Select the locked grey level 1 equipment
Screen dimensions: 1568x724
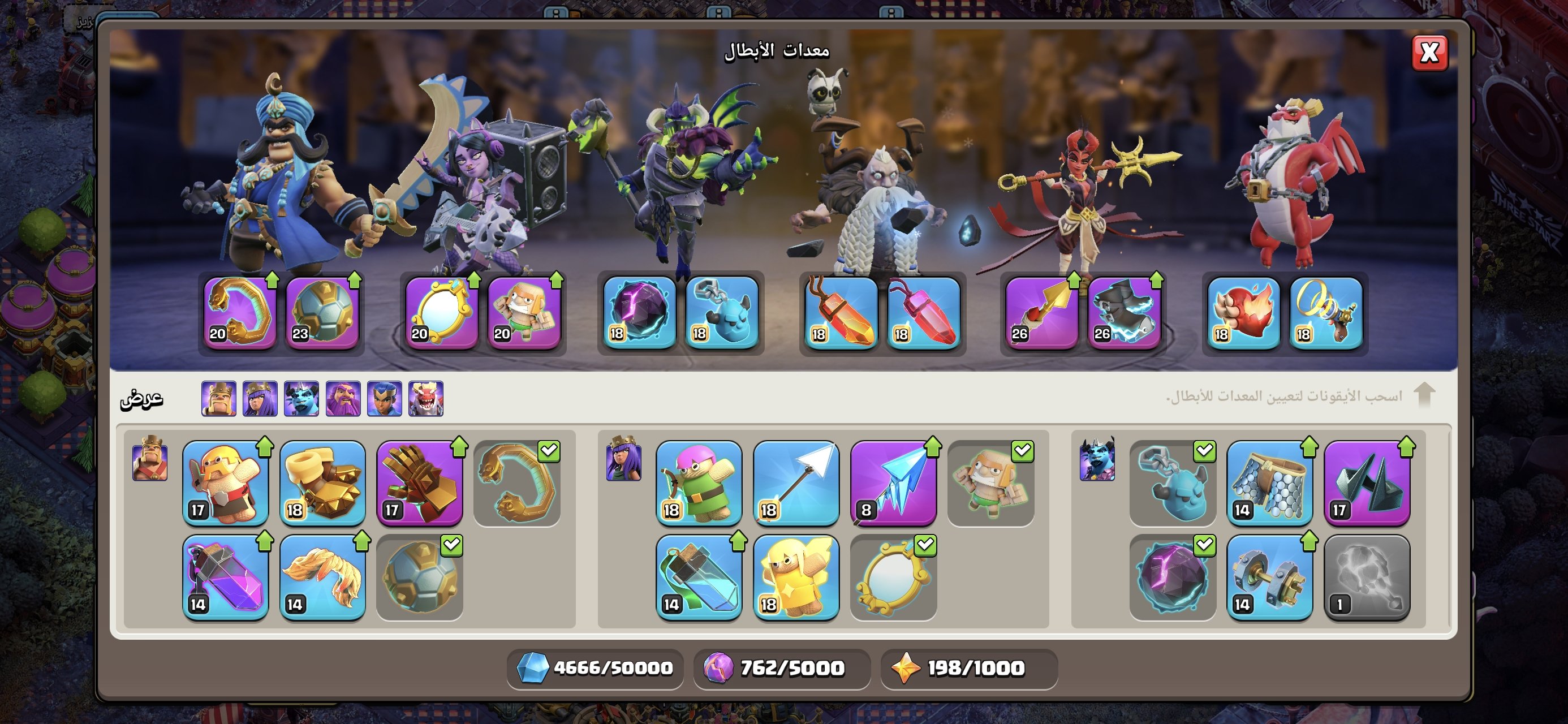pos(1367,578)
